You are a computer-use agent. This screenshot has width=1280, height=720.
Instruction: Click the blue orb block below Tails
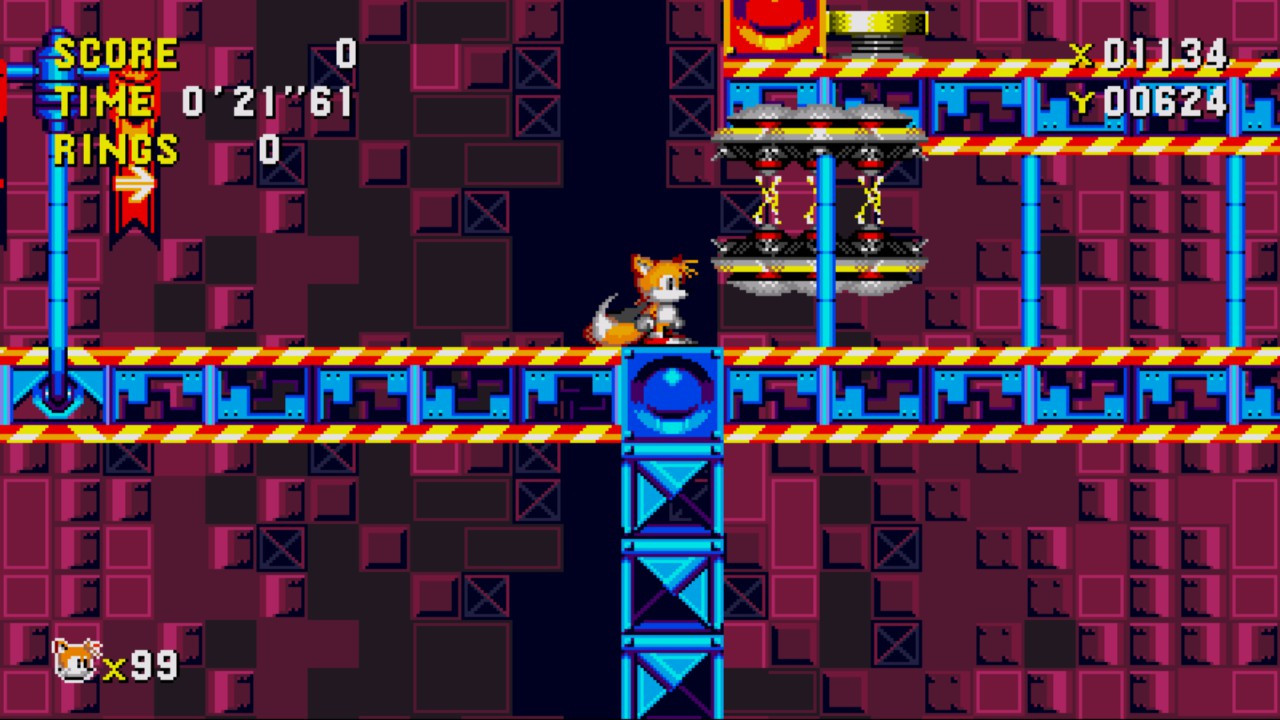(670, 395)
